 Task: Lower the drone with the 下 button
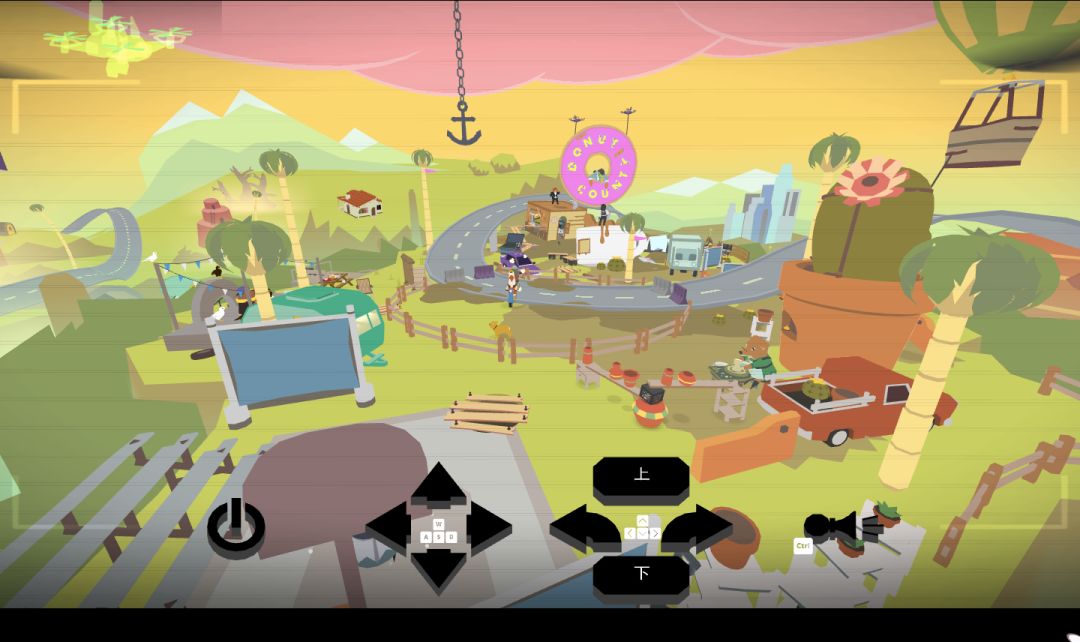point(641,575)
